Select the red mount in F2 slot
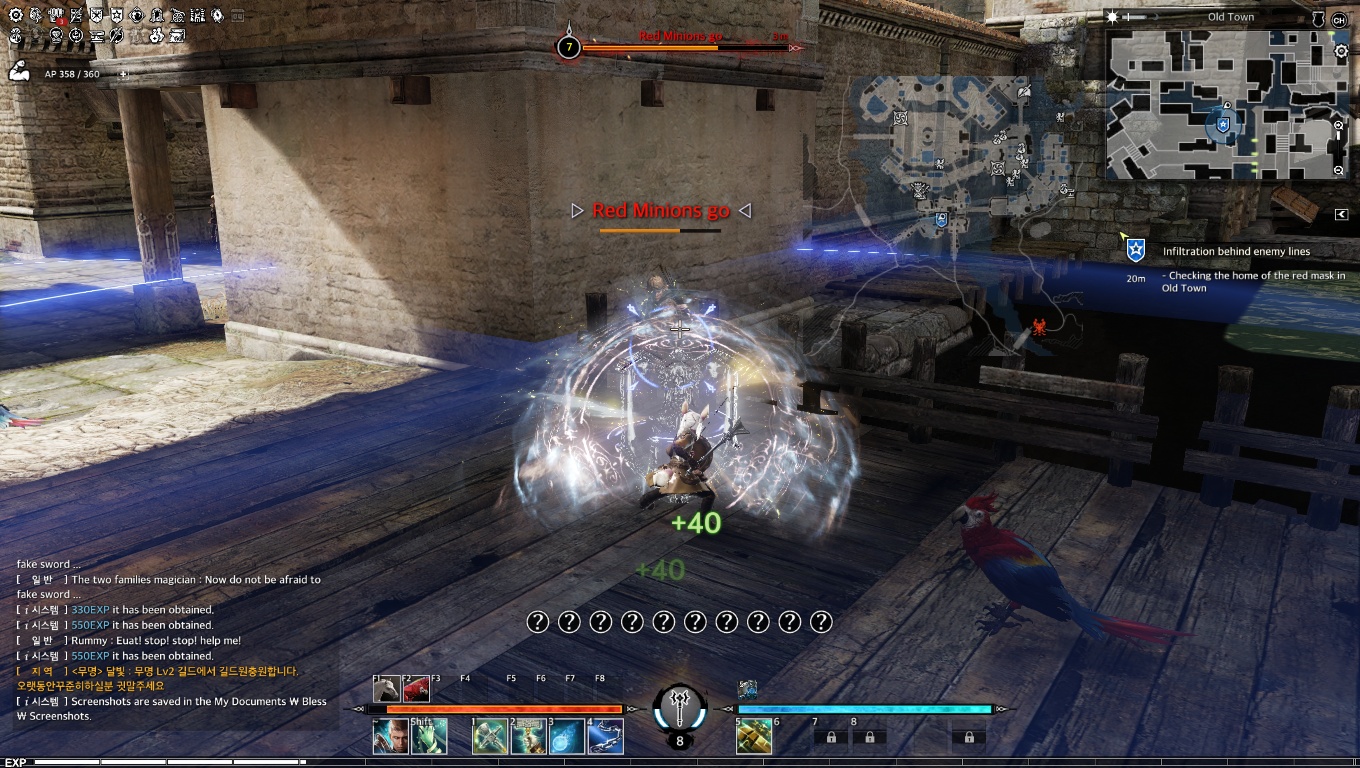Screen dimensions: 1360x768 [417, 689]
